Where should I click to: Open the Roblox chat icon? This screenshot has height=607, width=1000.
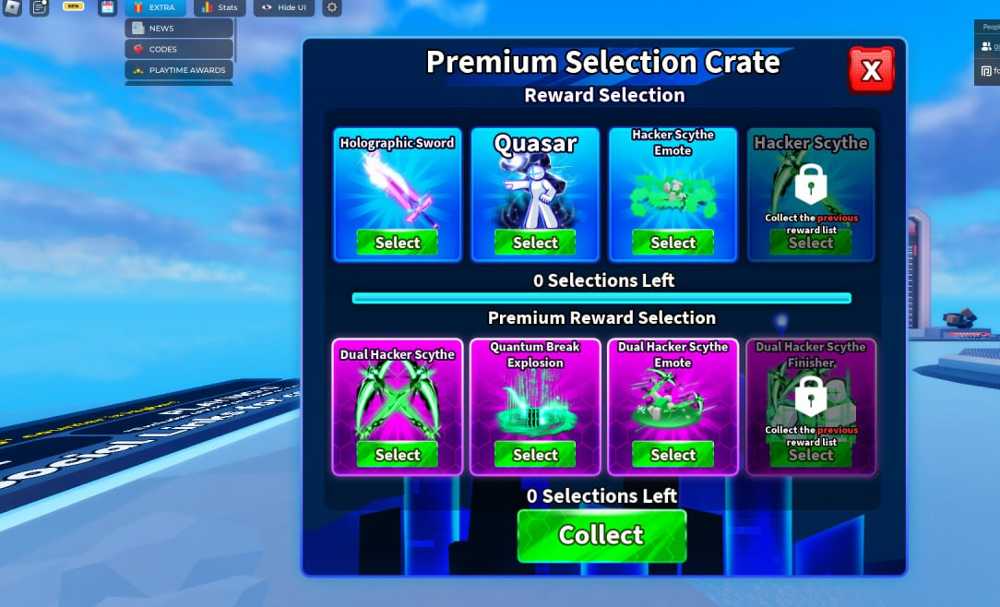[x=39, y=8]
